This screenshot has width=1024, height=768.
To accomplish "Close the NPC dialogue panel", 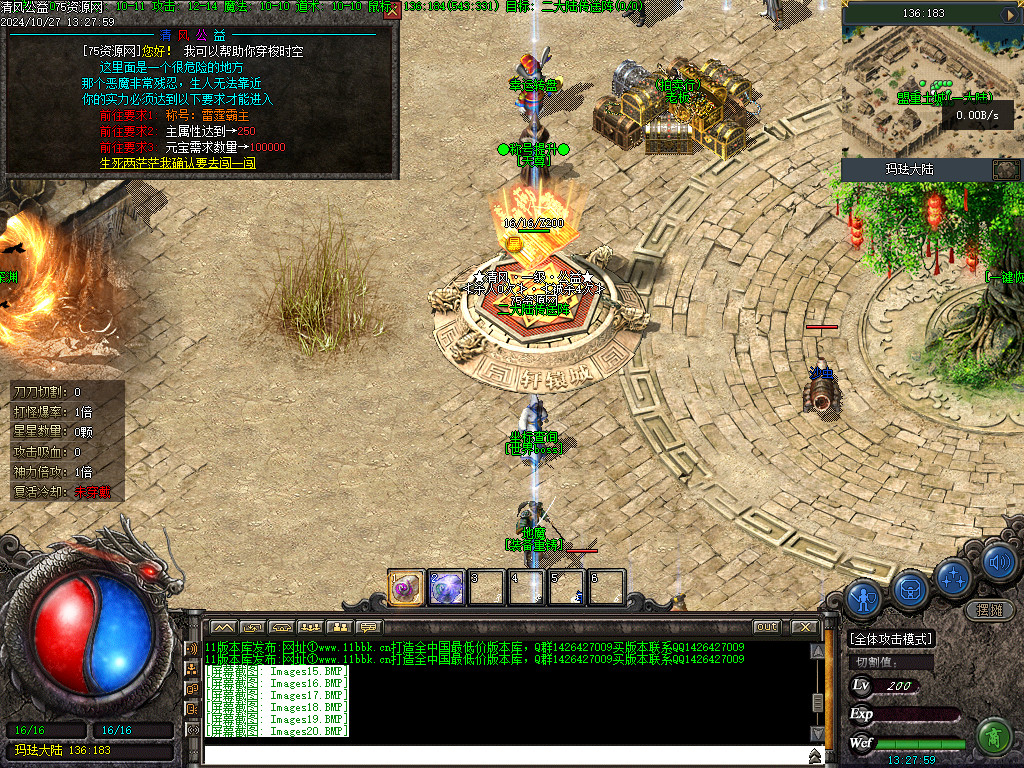I will coord(392,10).
